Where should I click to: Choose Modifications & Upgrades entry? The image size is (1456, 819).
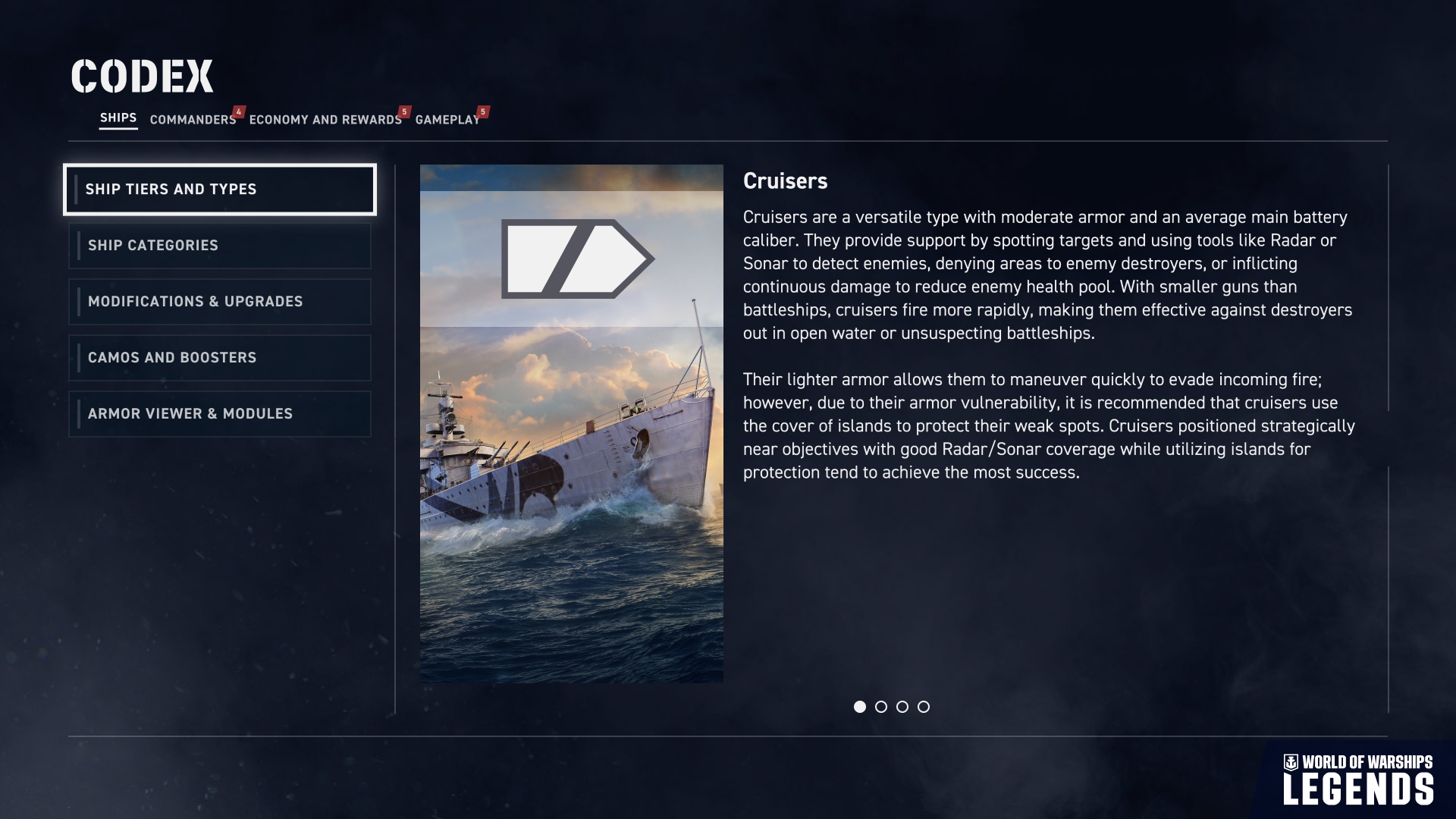[220, 302]
